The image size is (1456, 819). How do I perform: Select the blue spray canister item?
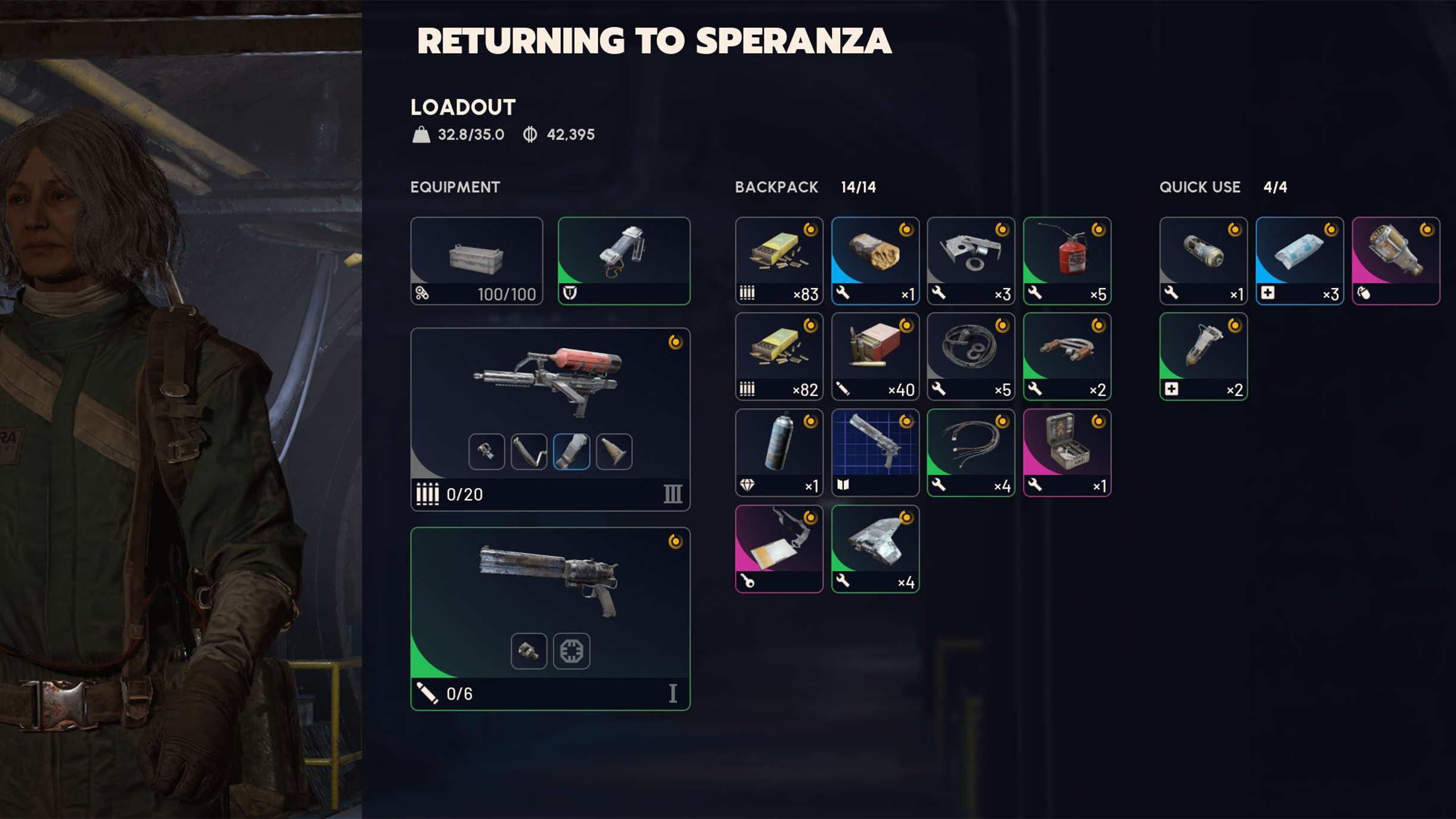tap(779, 452)
